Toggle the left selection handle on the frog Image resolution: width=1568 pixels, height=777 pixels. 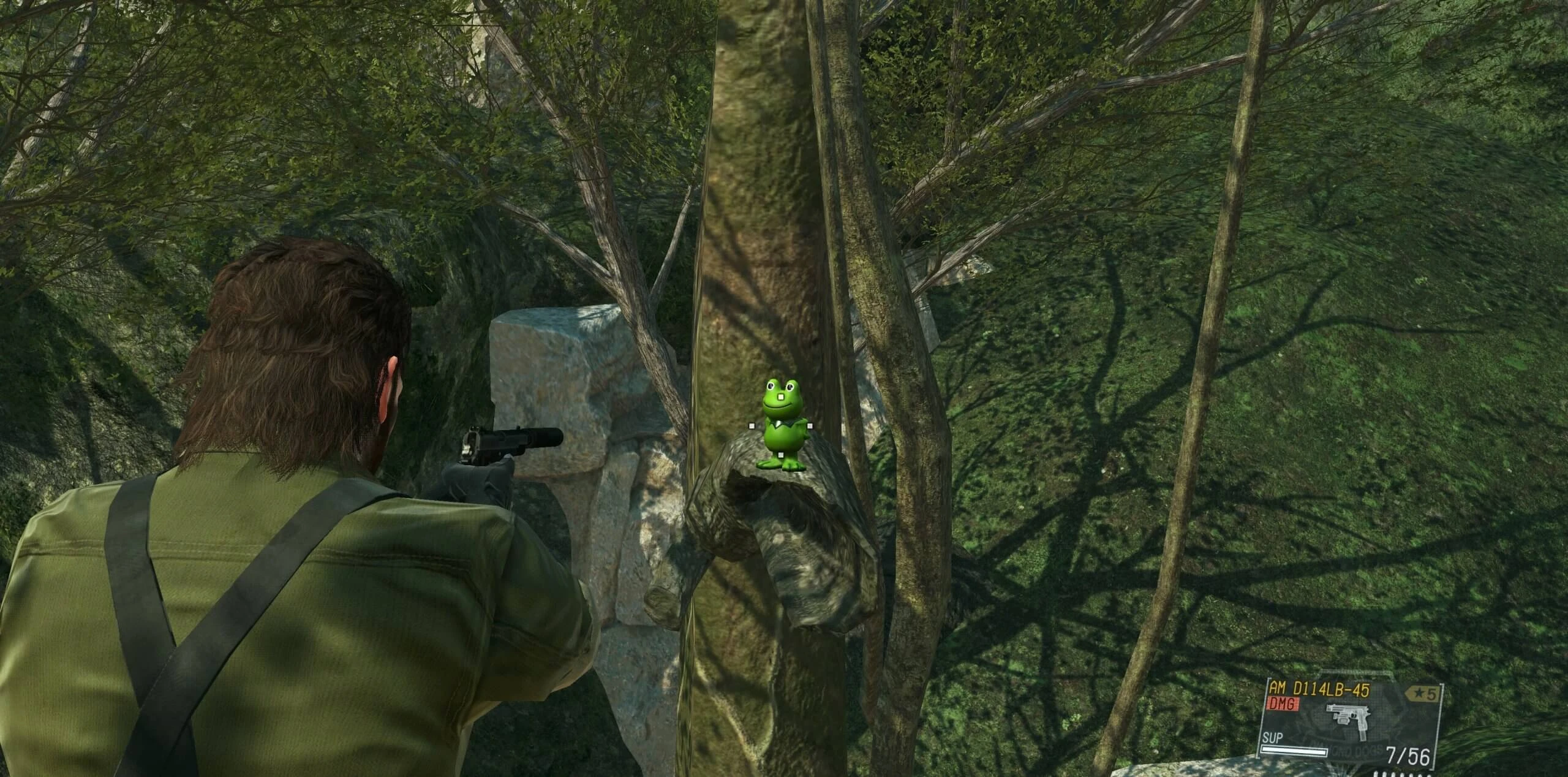pyautogui.click(x=751, y=425)
